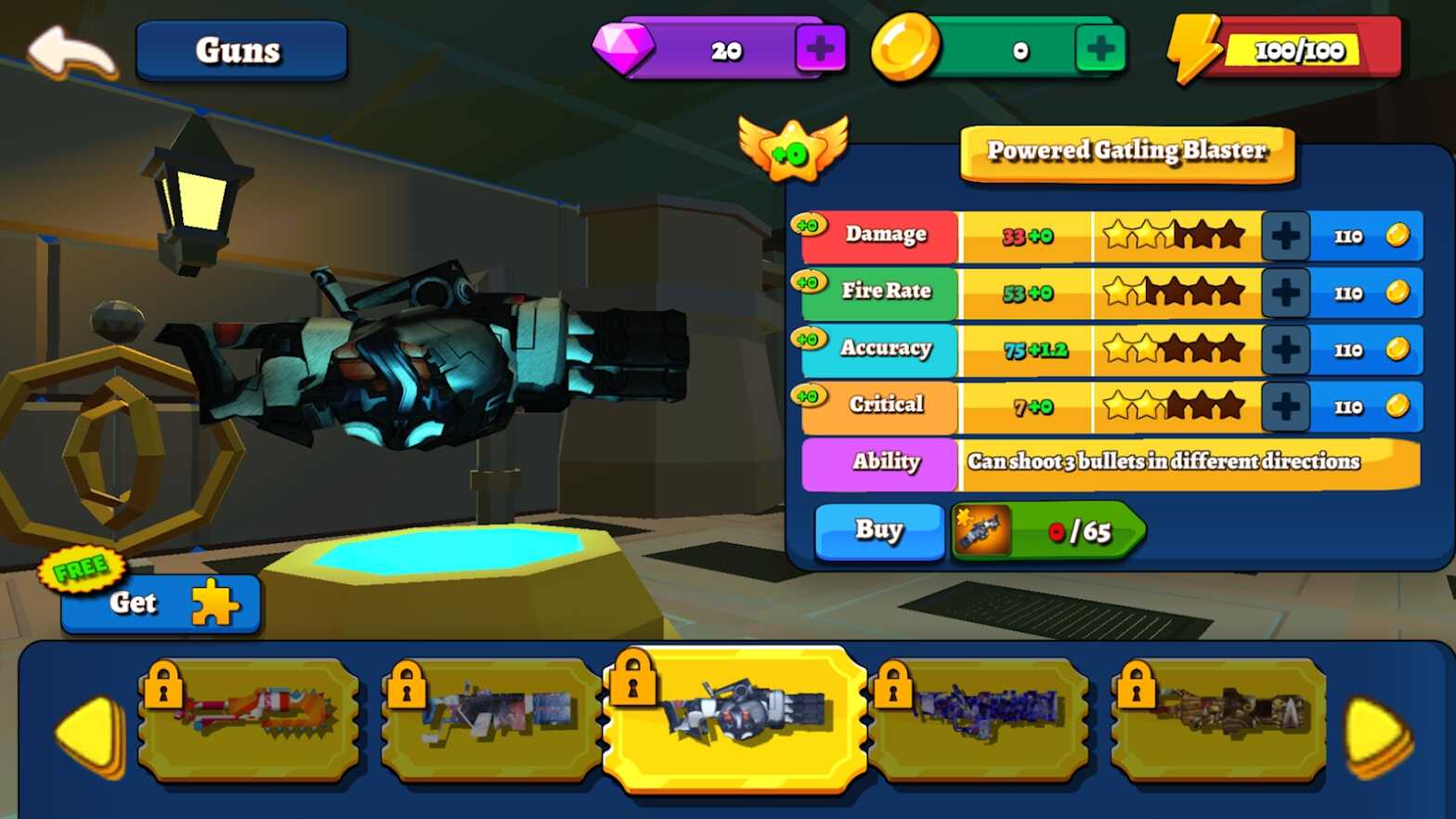Select the locked red spiked gun
This screenshot has width=1456, height=819.
(x=249, y=718)
